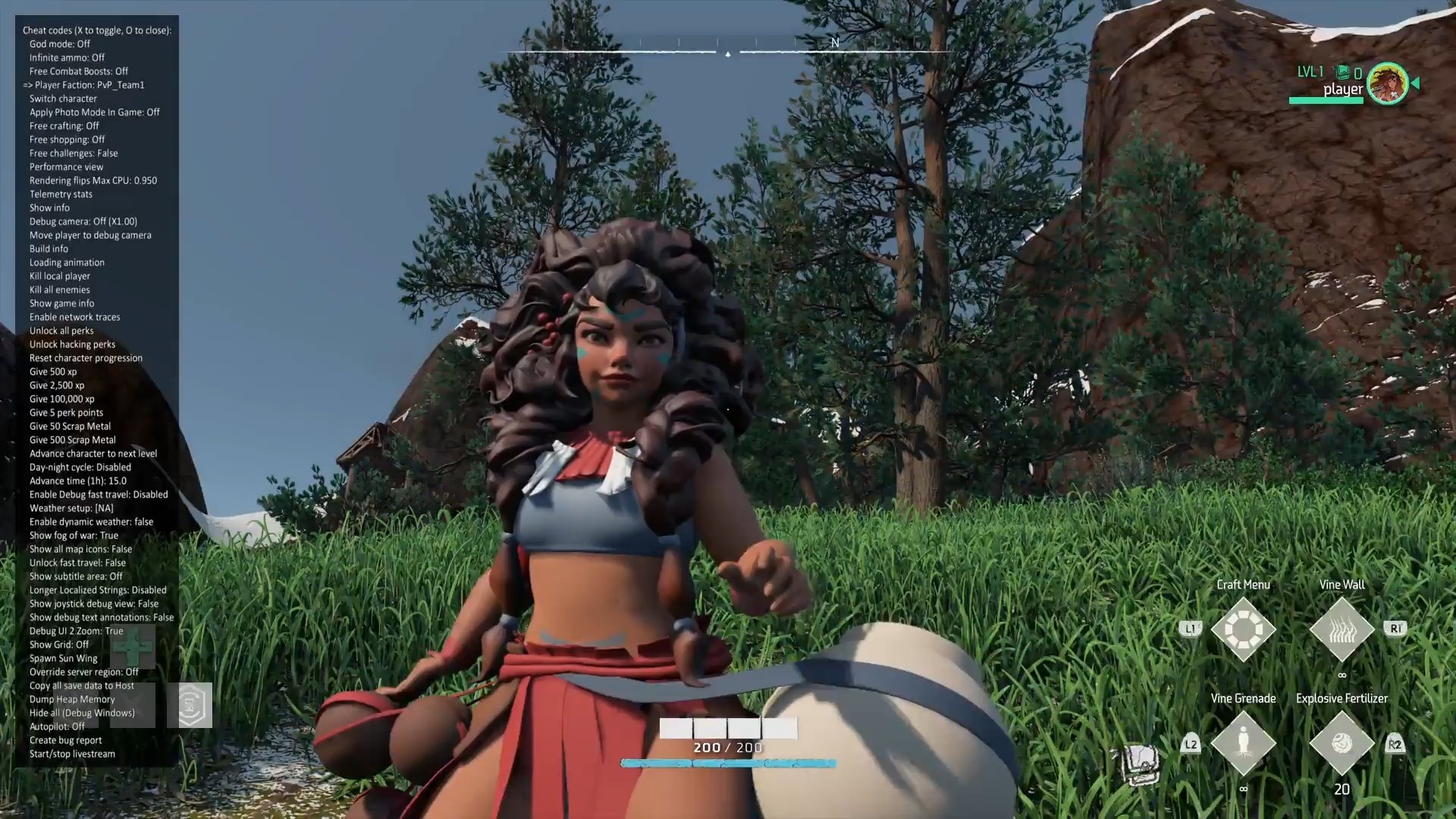Toggle Show fog of war
1456x819 pixels.
pyautogui.click(x=74, y=535)
